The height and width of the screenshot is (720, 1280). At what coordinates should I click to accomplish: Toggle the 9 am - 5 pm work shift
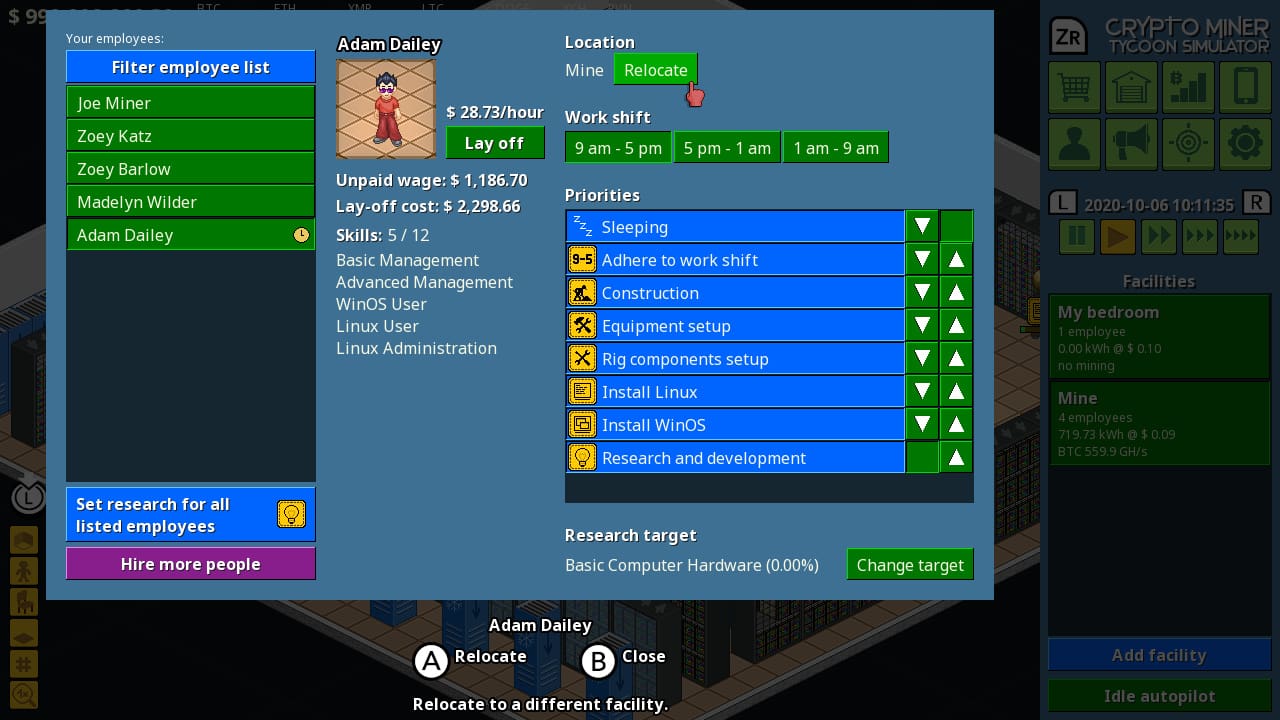tap(618, 147)
